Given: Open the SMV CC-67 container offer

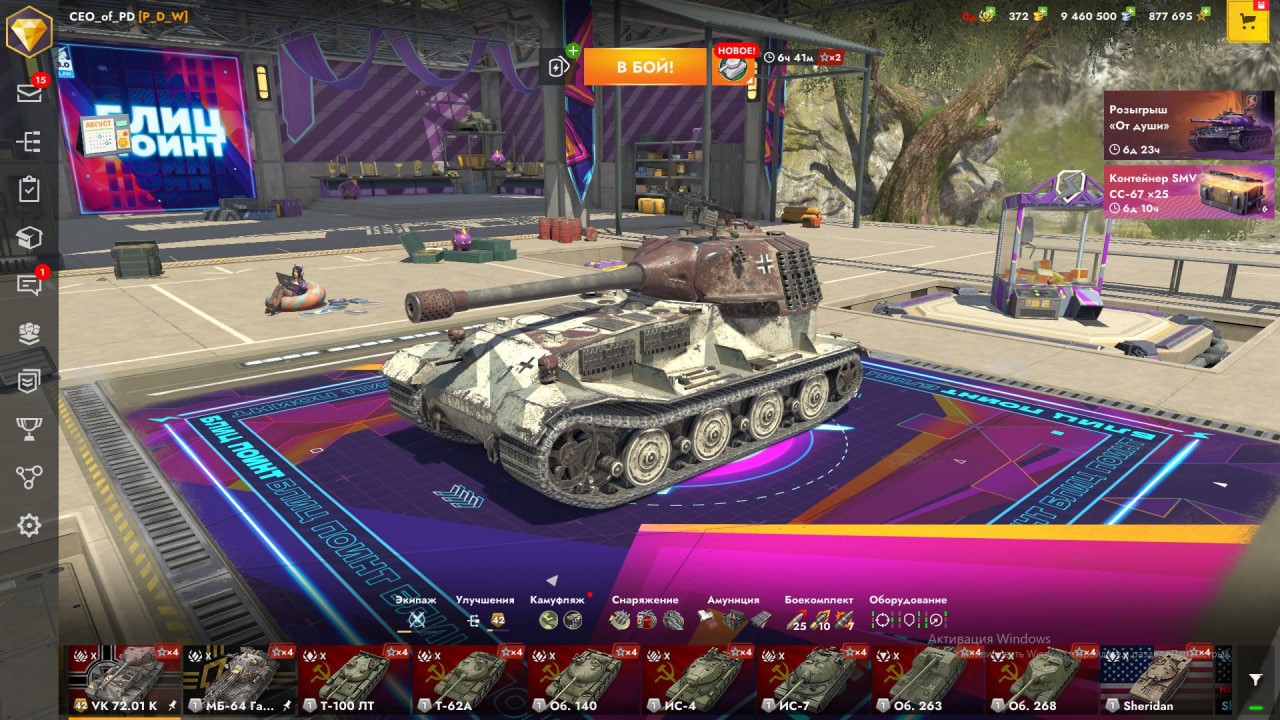Looking at the screenshot, I should (x=1188, y=192).
